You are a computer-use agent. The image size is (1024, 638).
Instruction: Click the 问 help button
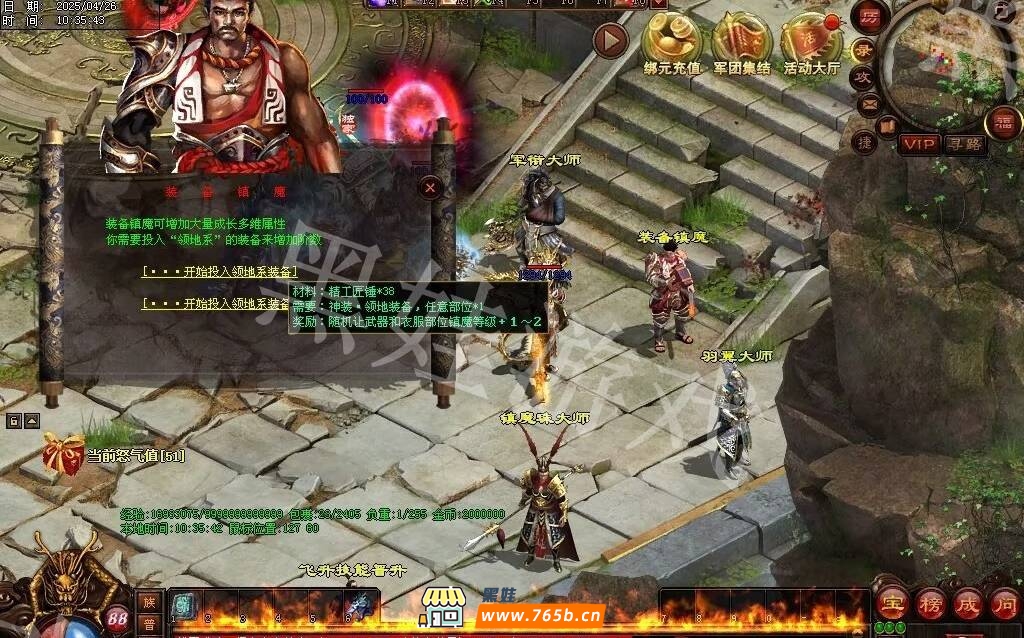1004,603
